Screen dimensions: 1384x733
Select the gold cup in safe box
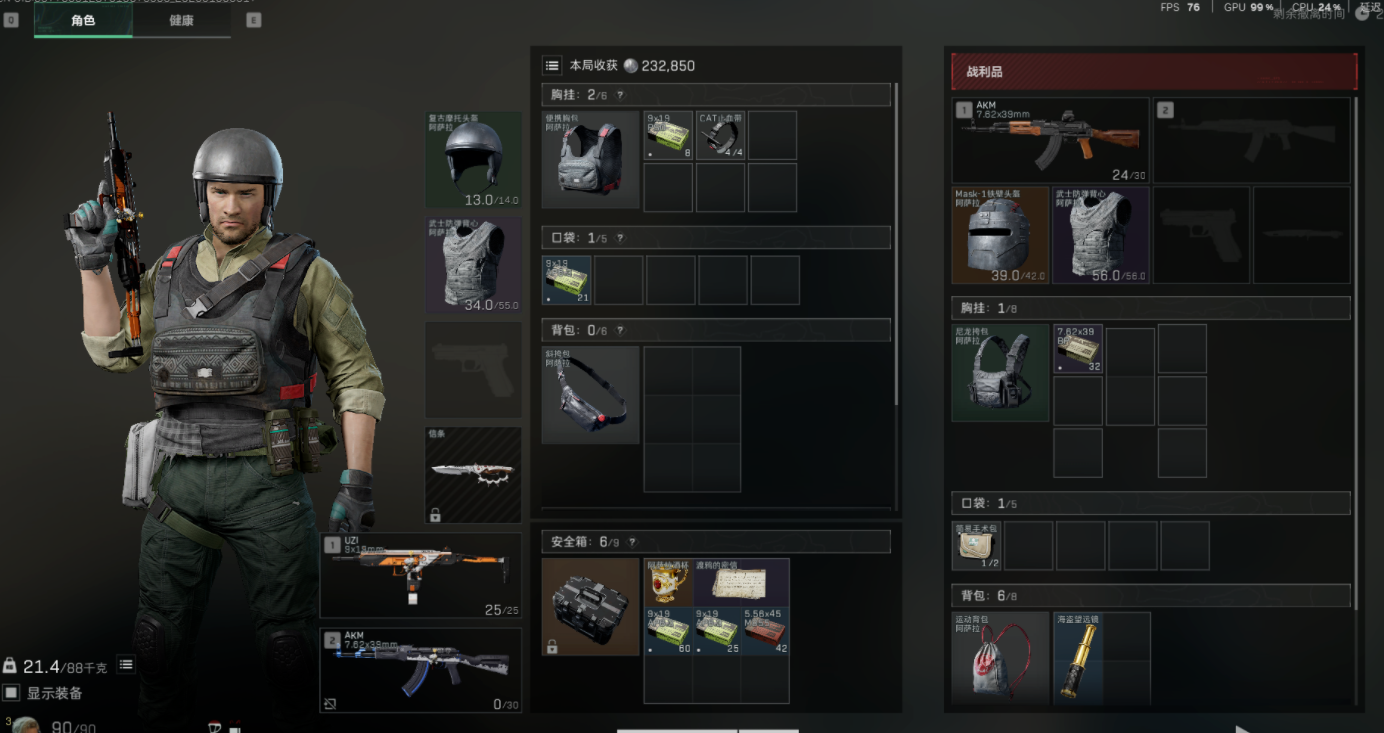(668, 582)
